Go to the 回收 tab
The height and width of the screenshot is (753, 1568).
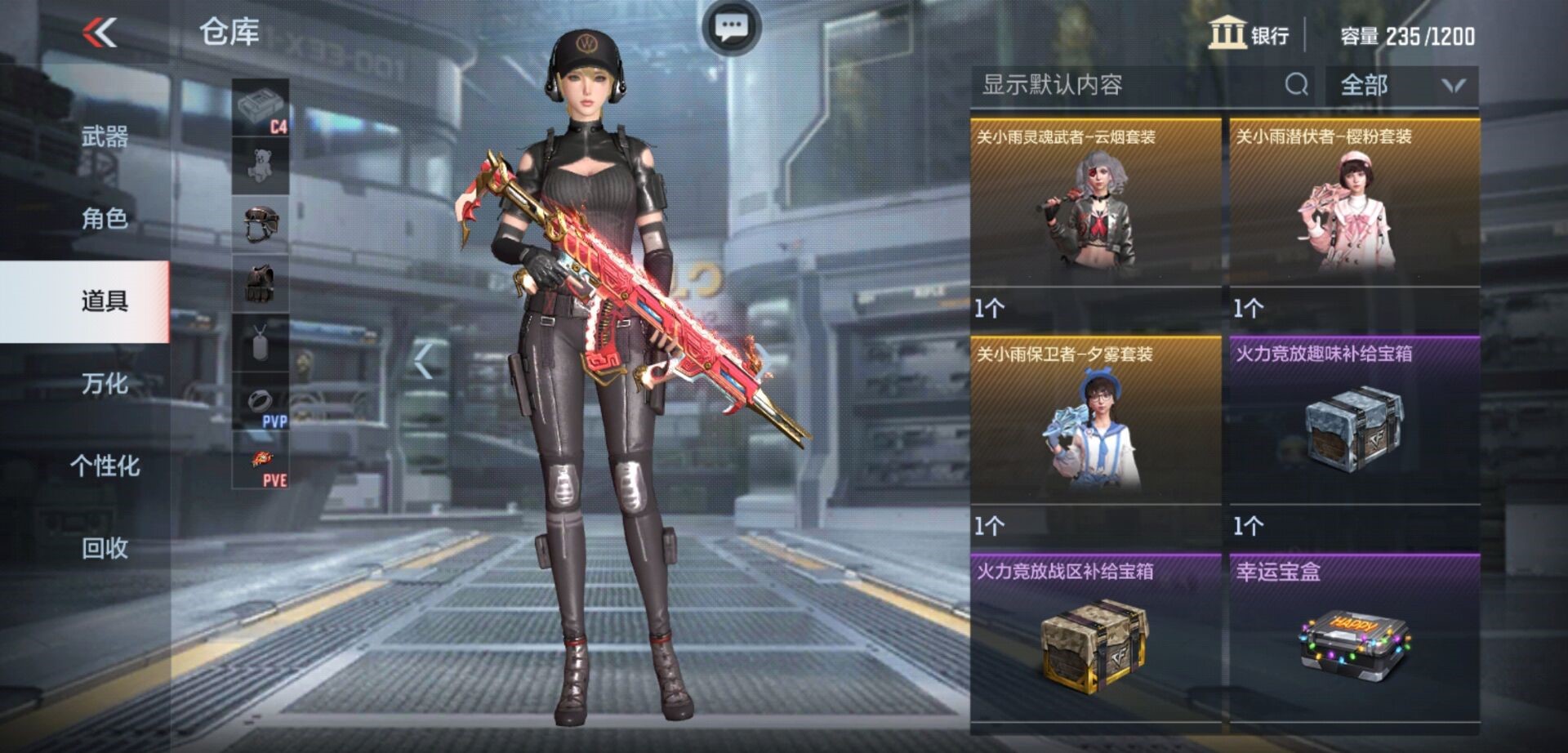105,548
